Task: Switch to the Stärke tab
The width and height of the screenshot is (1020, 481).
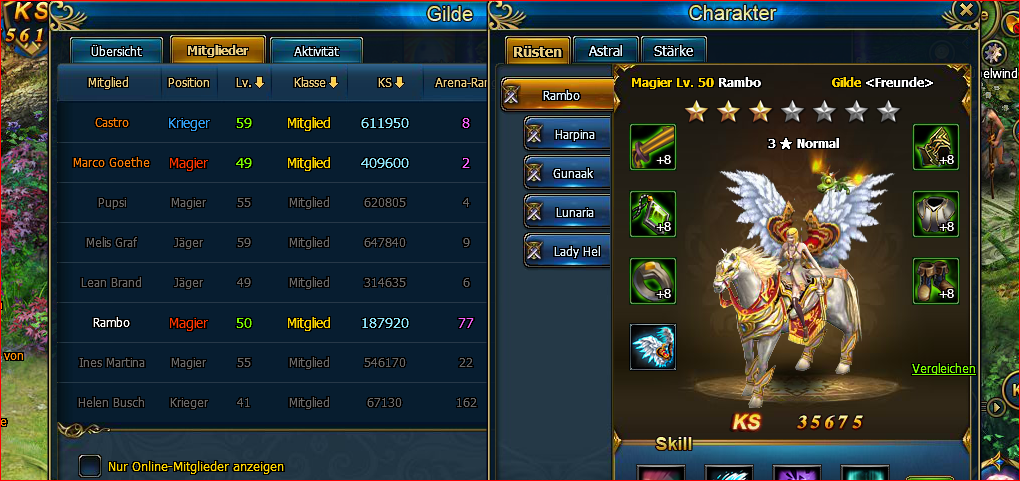Action: pyautogui.click(x=673, y=51)
